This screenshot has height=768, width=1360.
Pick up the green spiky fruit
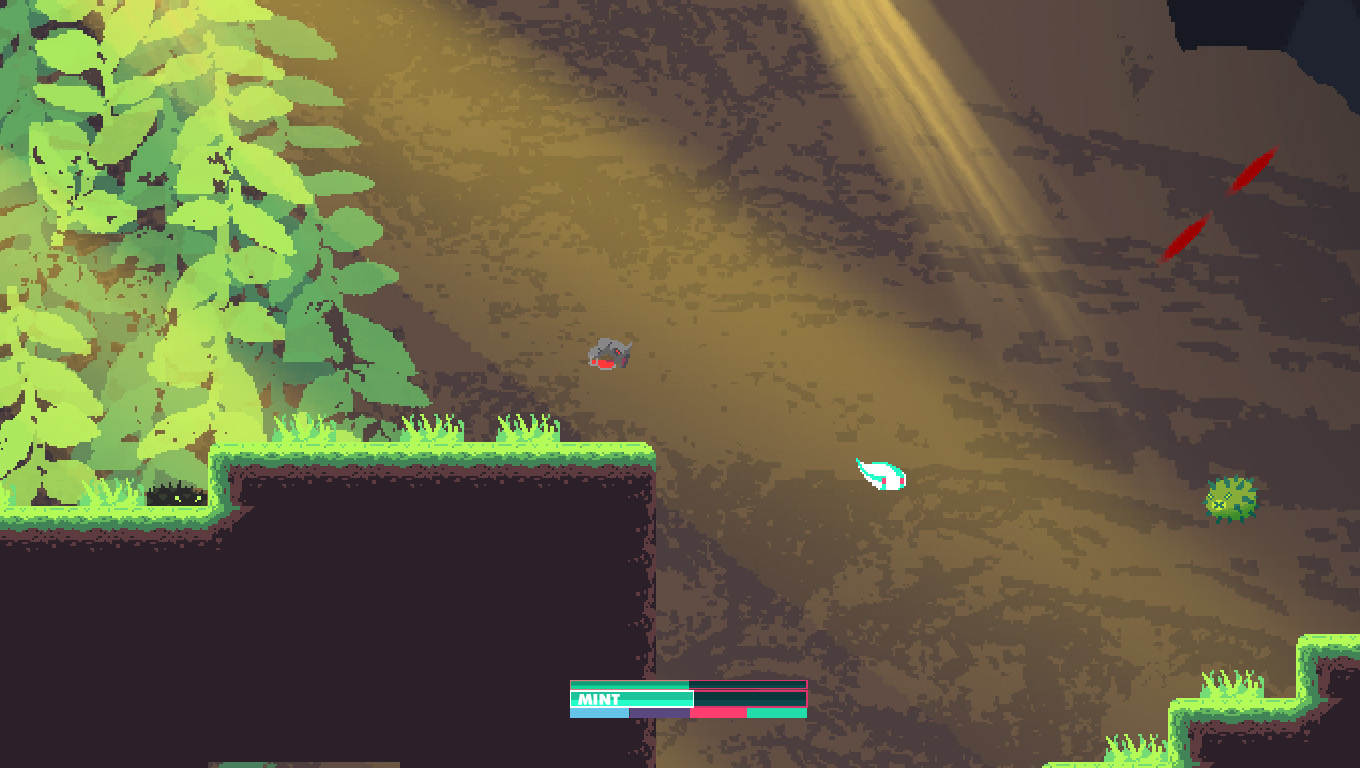[x=1231, y=499]
